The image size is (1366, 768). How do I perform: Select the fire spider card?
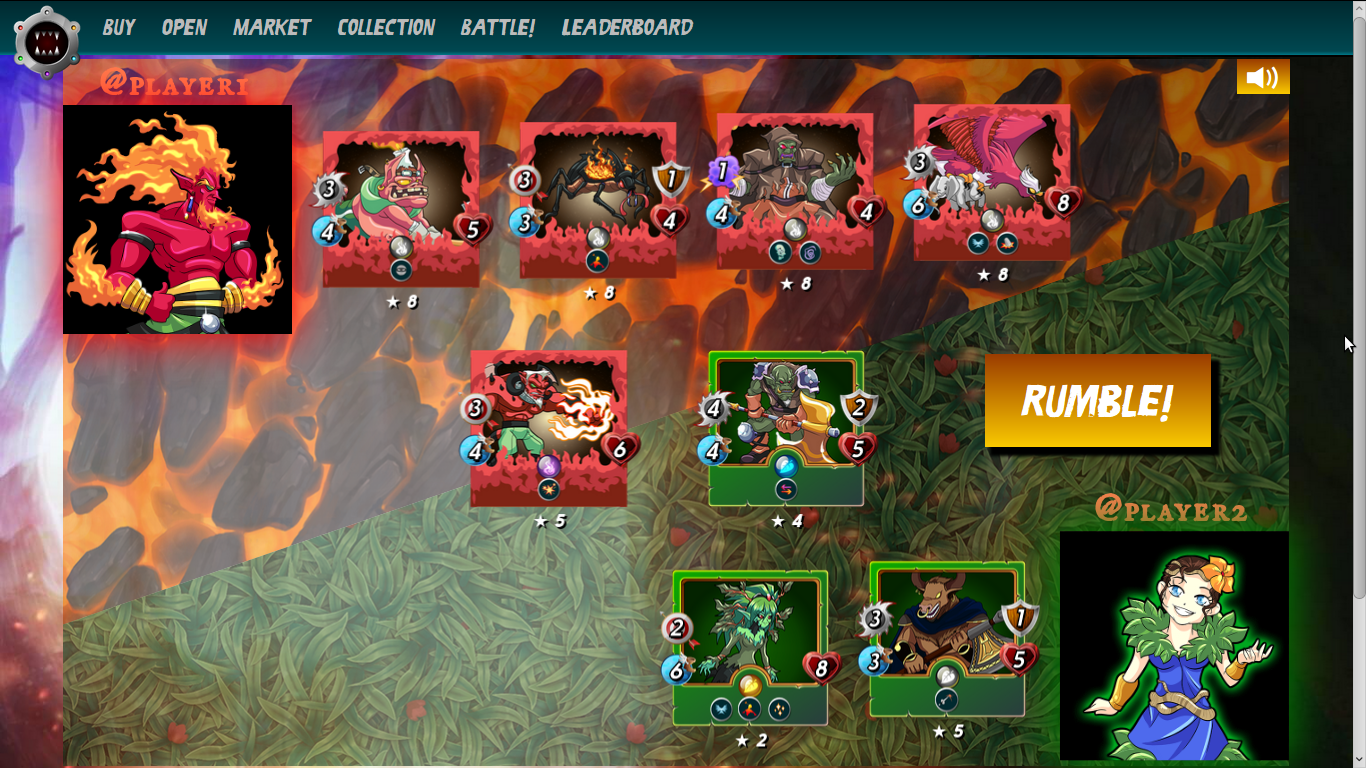click(x=598, y=200)
